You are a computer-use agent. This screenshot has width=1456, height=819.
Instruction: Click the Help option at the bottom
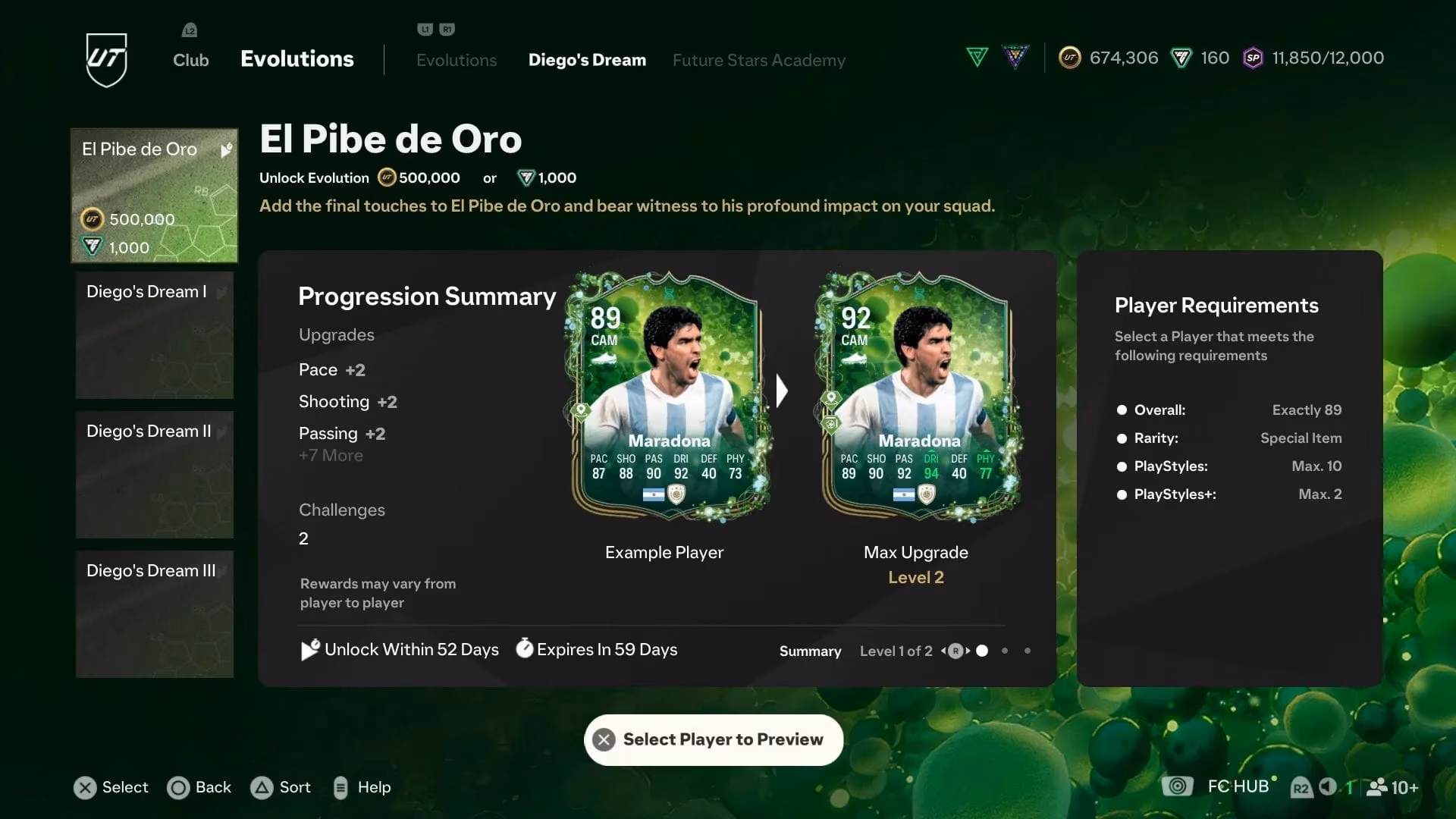pyautogui.click(x=362, y=787)
